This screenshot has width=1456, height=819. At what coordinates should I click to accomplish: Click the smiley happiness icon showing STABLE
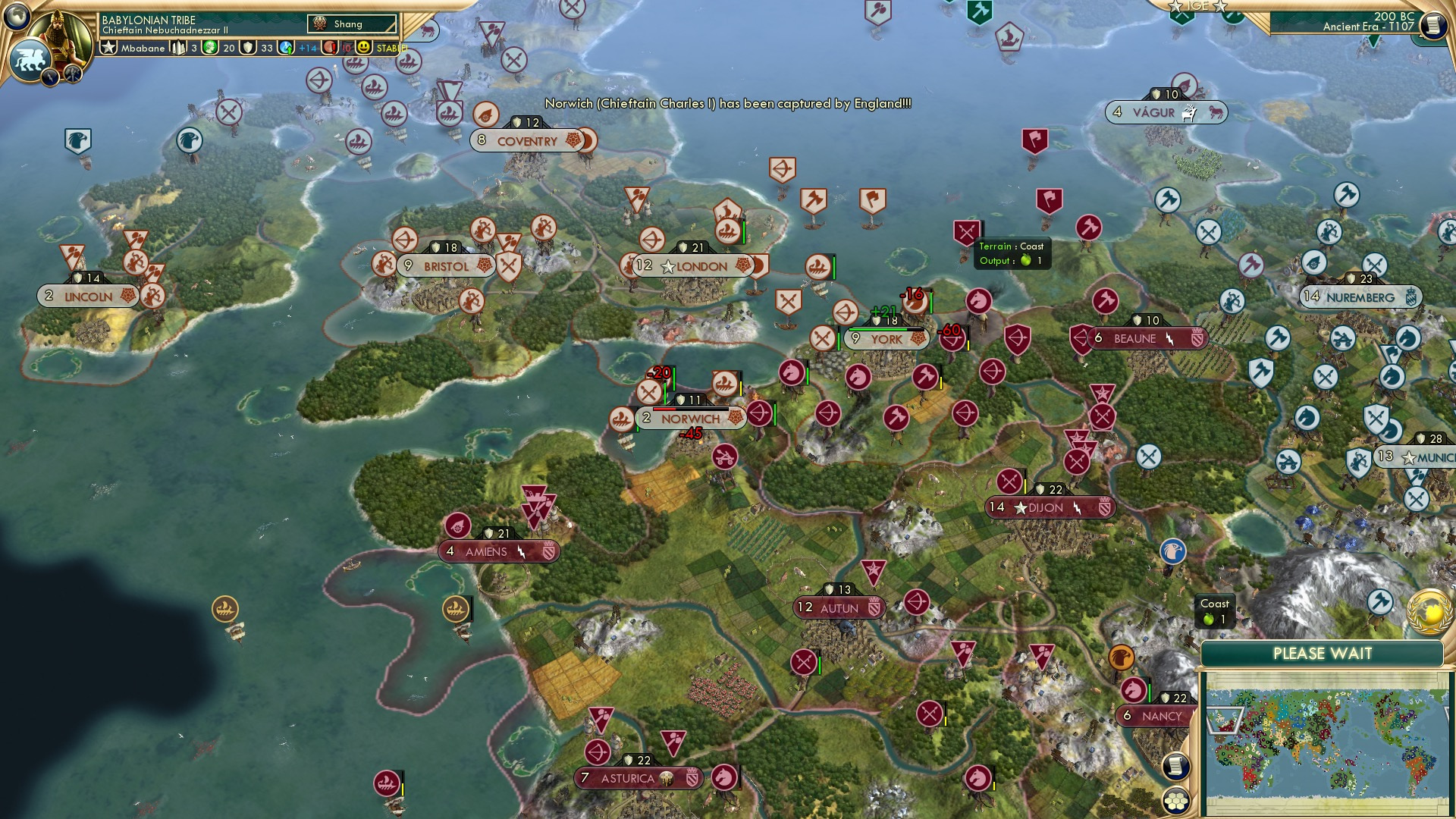(x=365, y=48)
